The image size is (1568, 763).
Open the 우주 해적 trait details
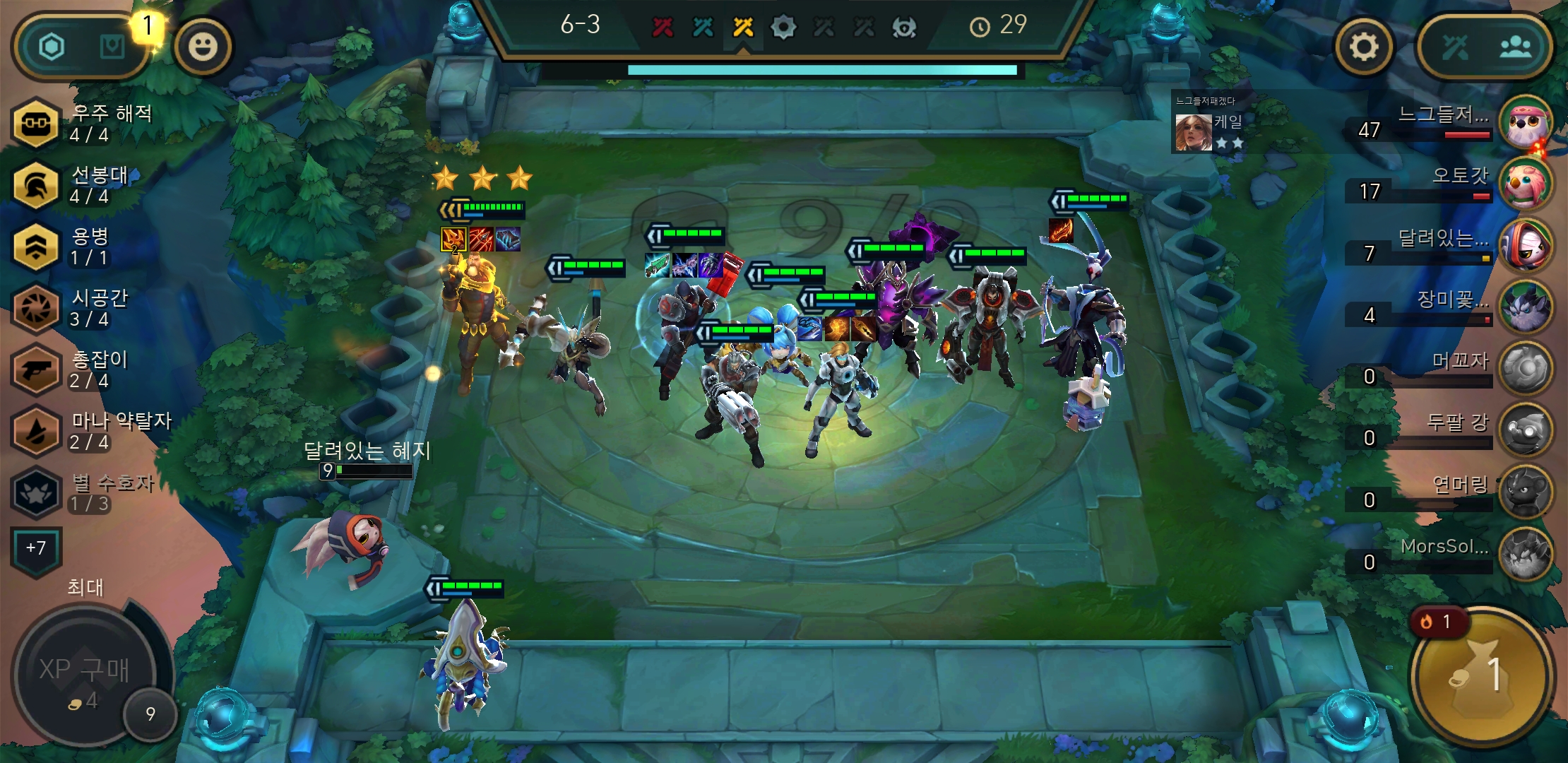36,124
